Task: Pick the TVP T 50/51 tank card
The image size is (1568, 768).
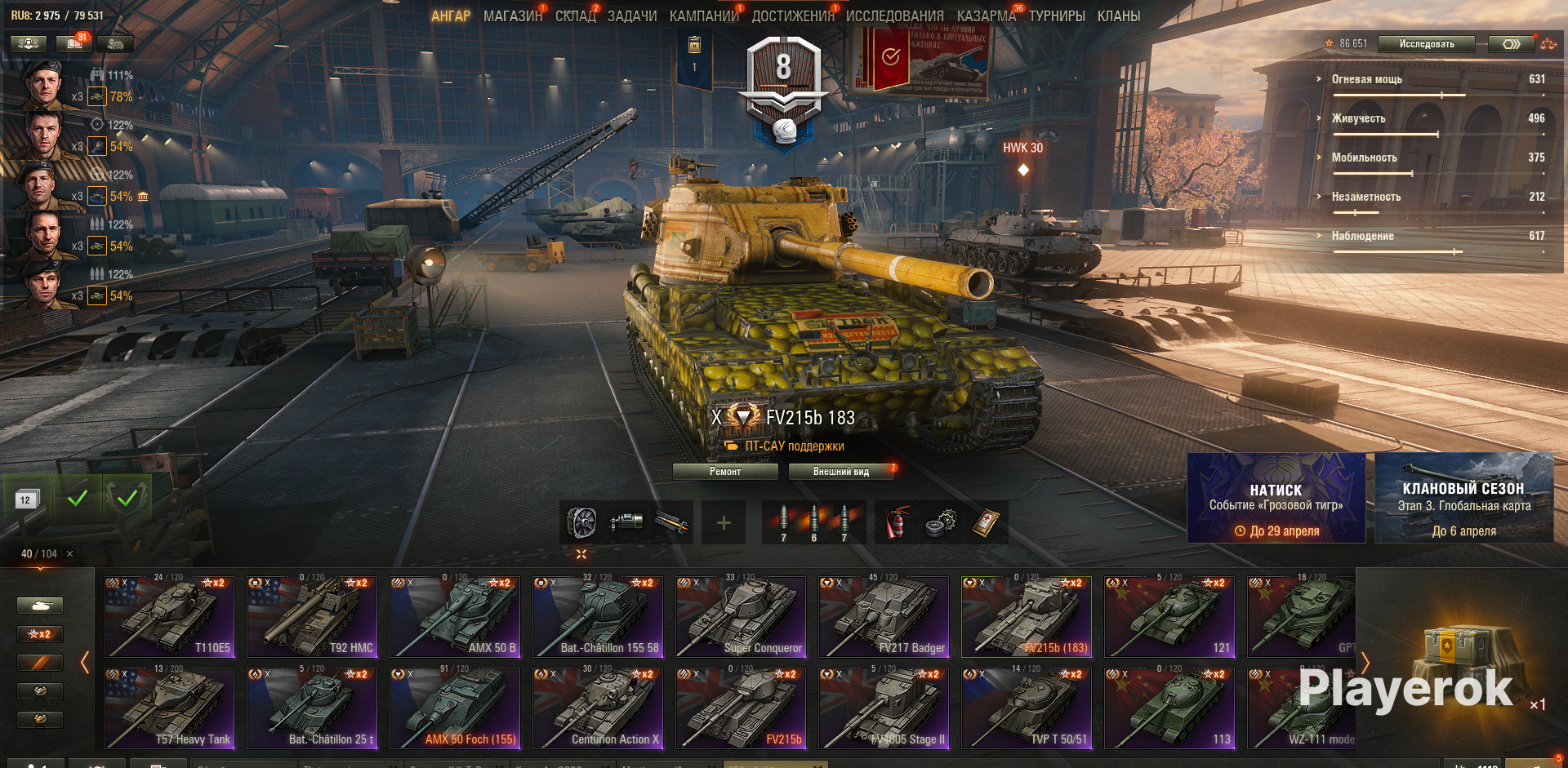Action: tap(1027, 708)
